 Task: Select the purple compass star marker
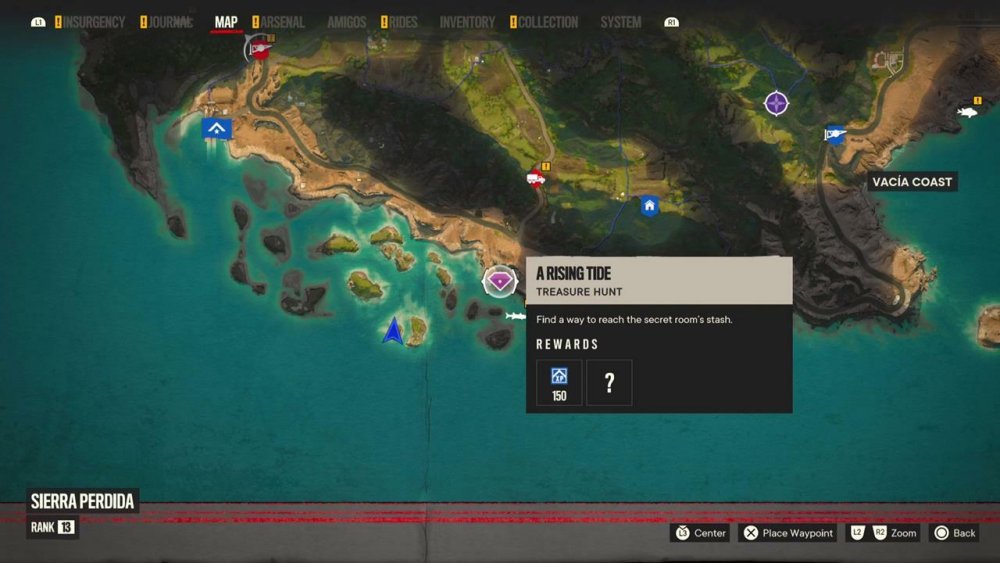[777, 103]
